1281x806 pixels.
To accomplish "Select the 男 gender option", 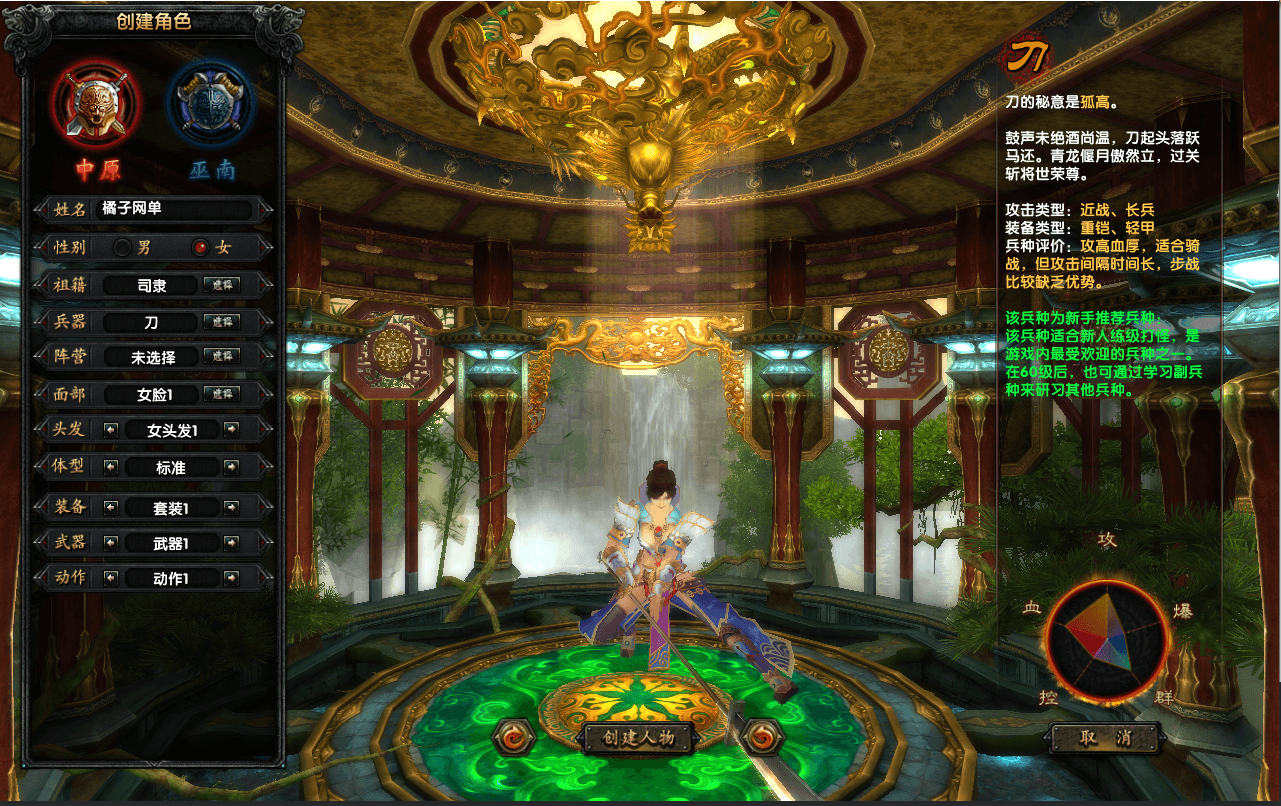I will tap(123, 247).
